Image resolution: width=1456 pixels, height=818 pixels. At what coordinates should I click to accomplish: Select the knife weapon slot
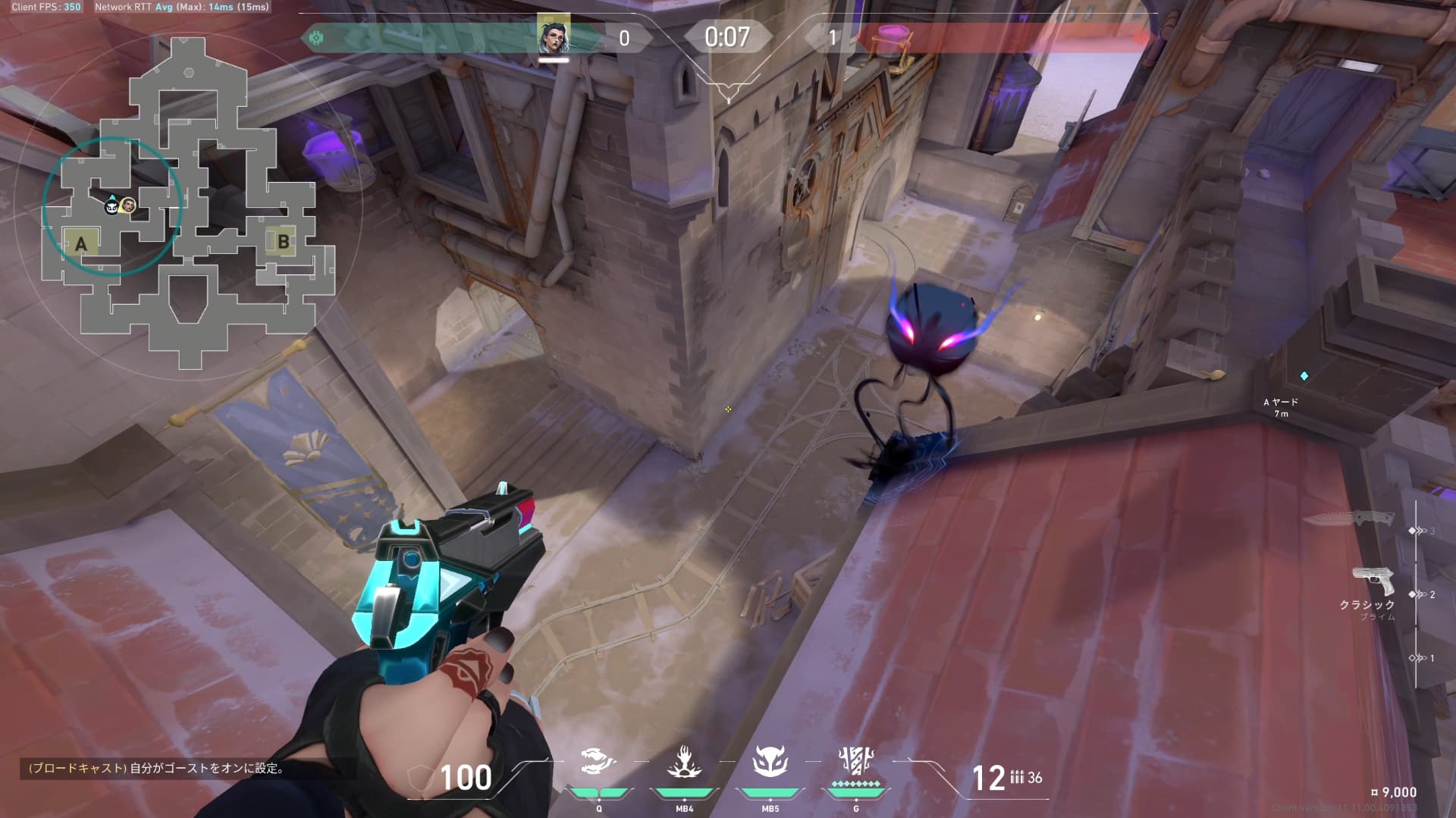[1349, 520]
